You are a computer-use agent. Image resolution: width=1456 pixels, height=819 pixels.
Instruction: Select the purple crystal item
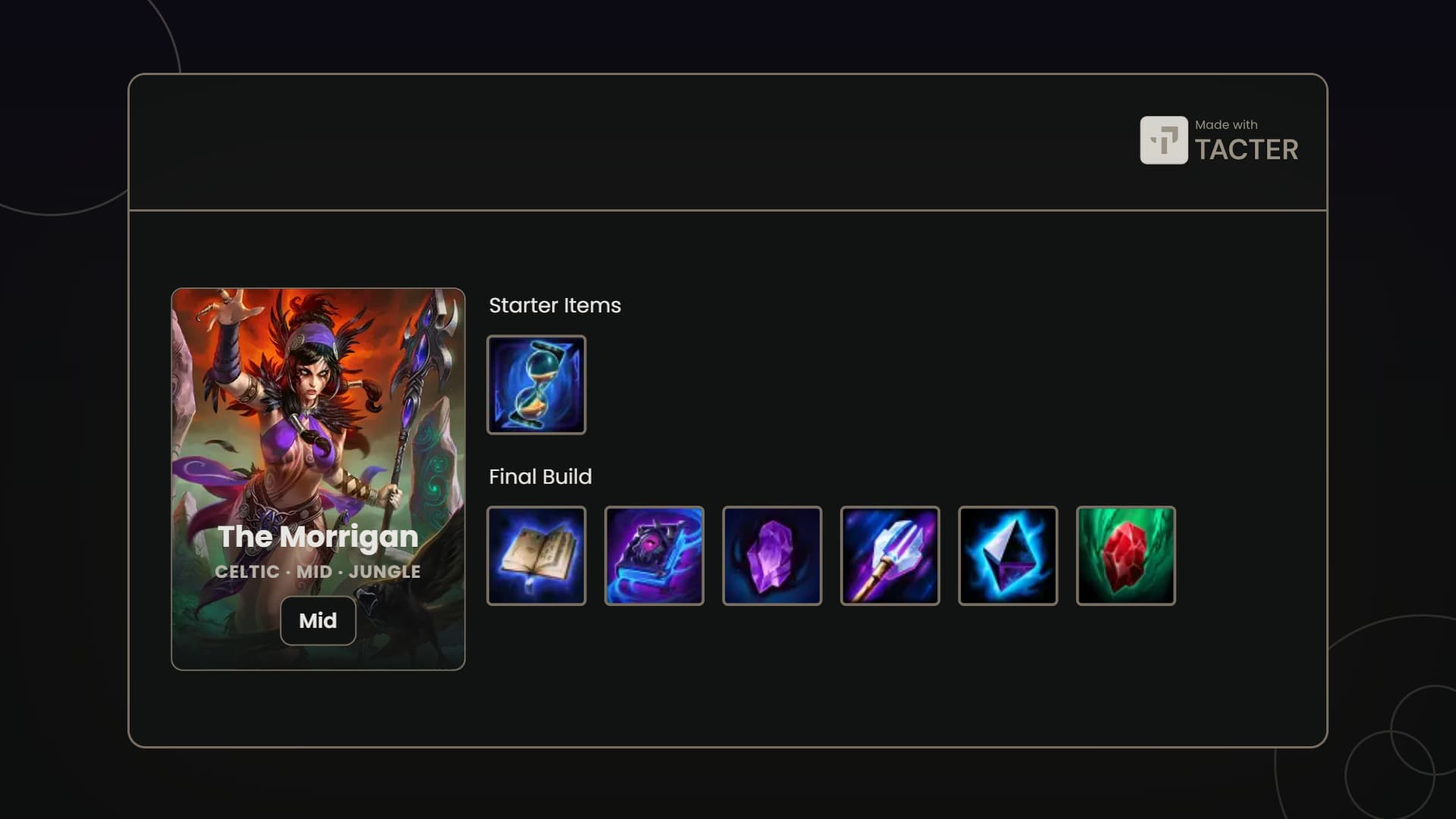click(x=772, y=556)
